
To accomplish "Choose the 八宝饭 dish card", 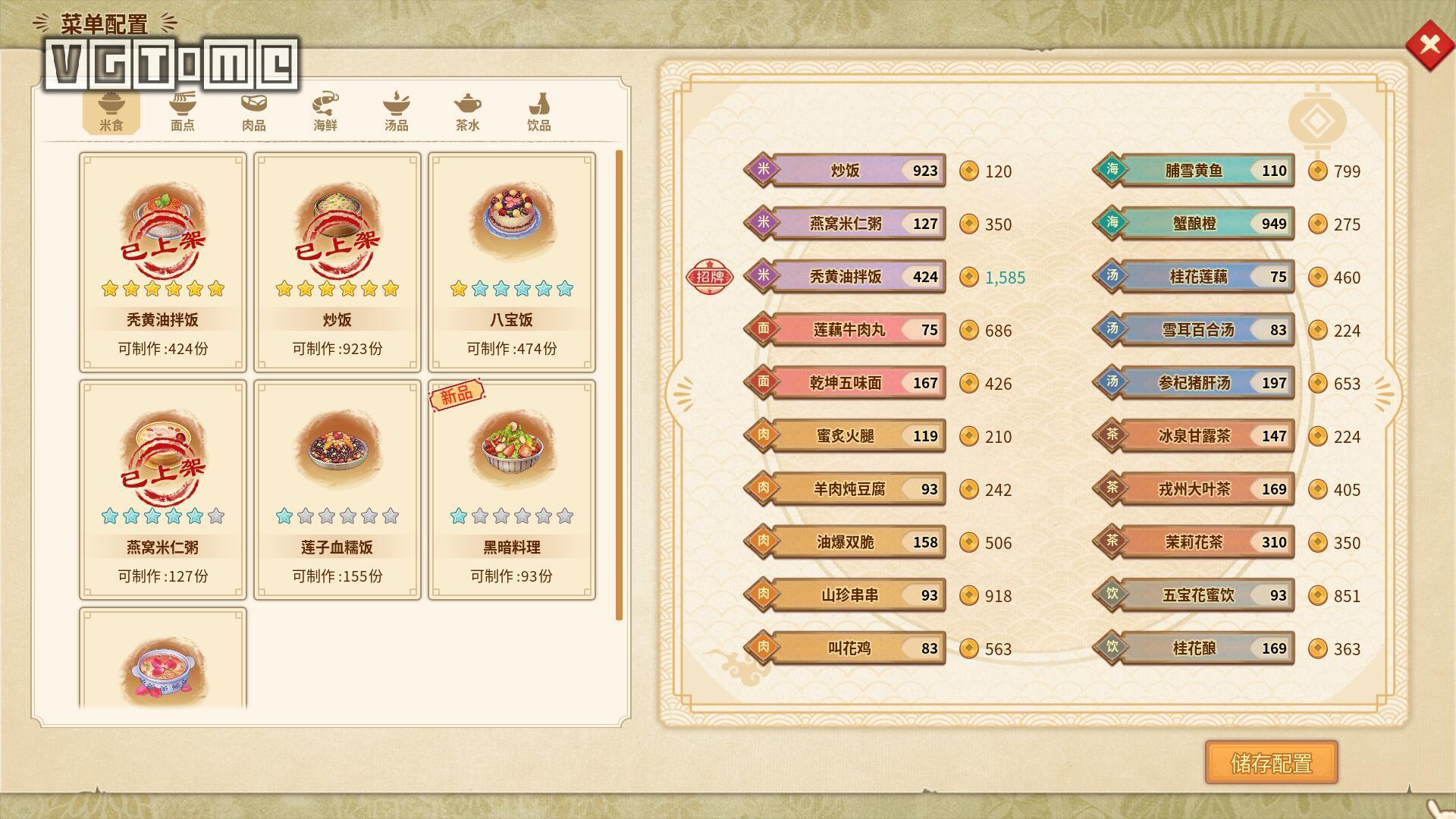I will pyautogui.click(x=511, y=262).
